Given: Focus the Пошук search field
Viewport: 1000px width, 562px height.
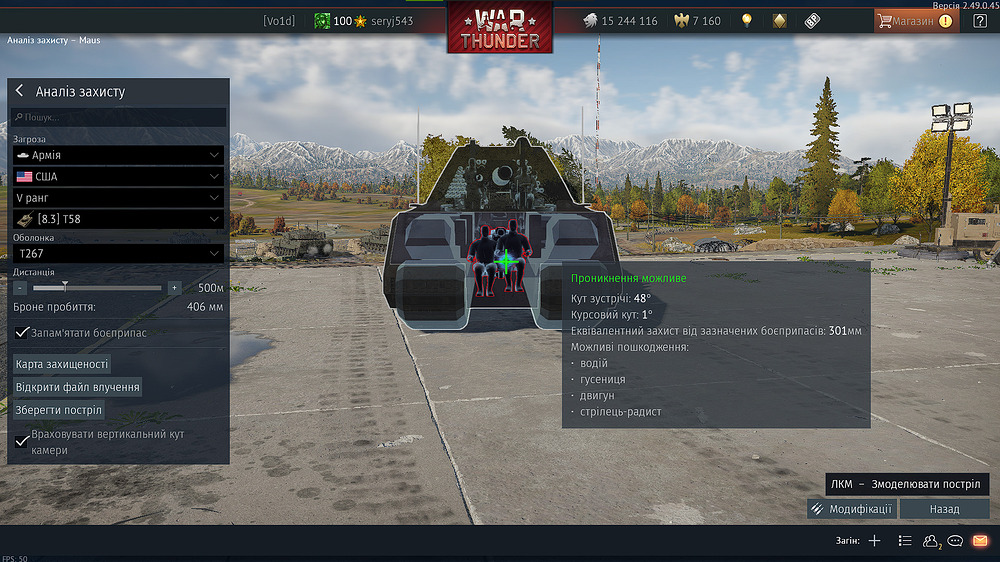Looking at the screenshot, I should point(120,117).
